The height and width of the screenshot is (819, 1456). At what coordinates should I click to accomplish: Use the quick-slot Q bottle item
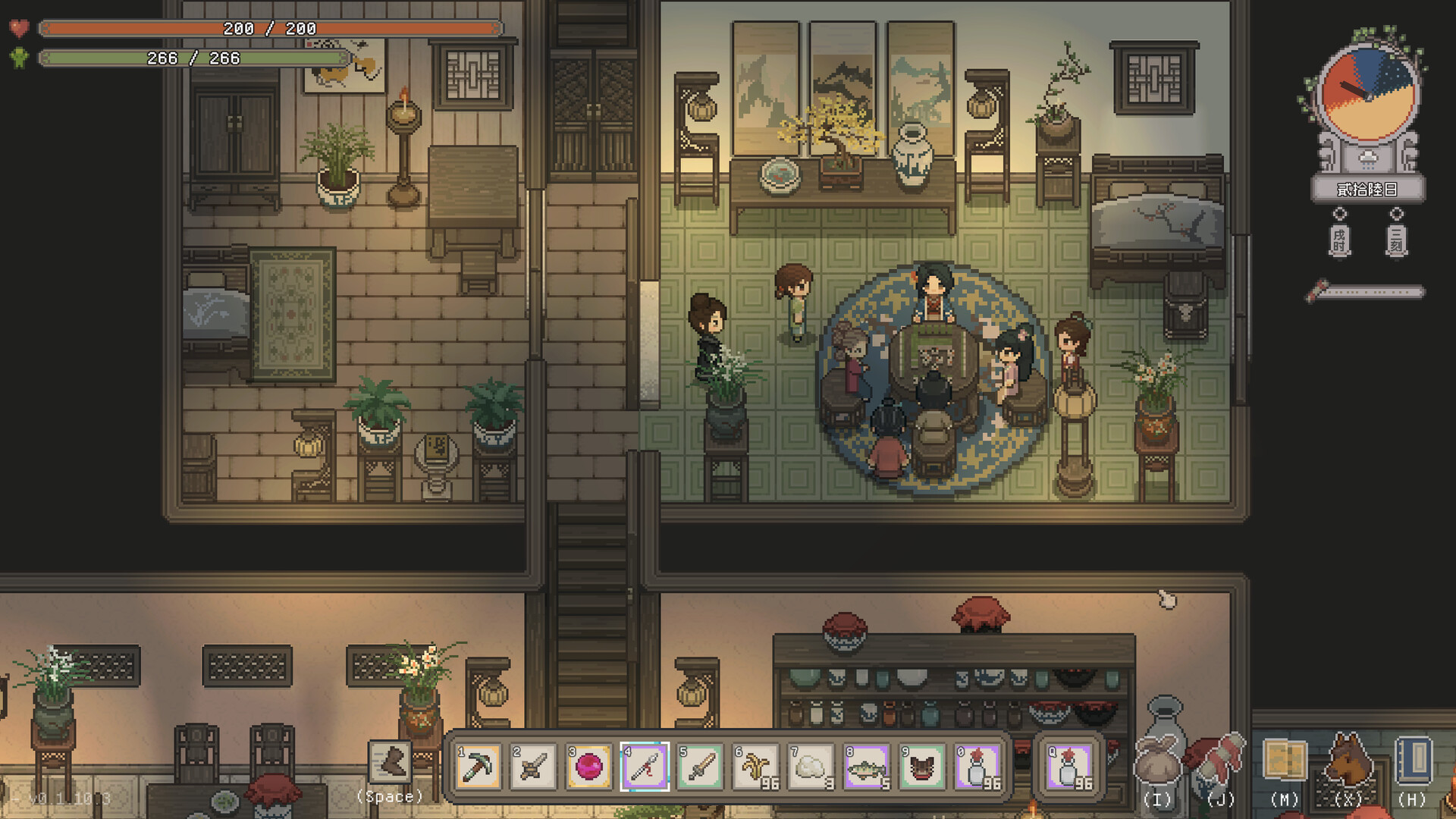click(1069, 767)
